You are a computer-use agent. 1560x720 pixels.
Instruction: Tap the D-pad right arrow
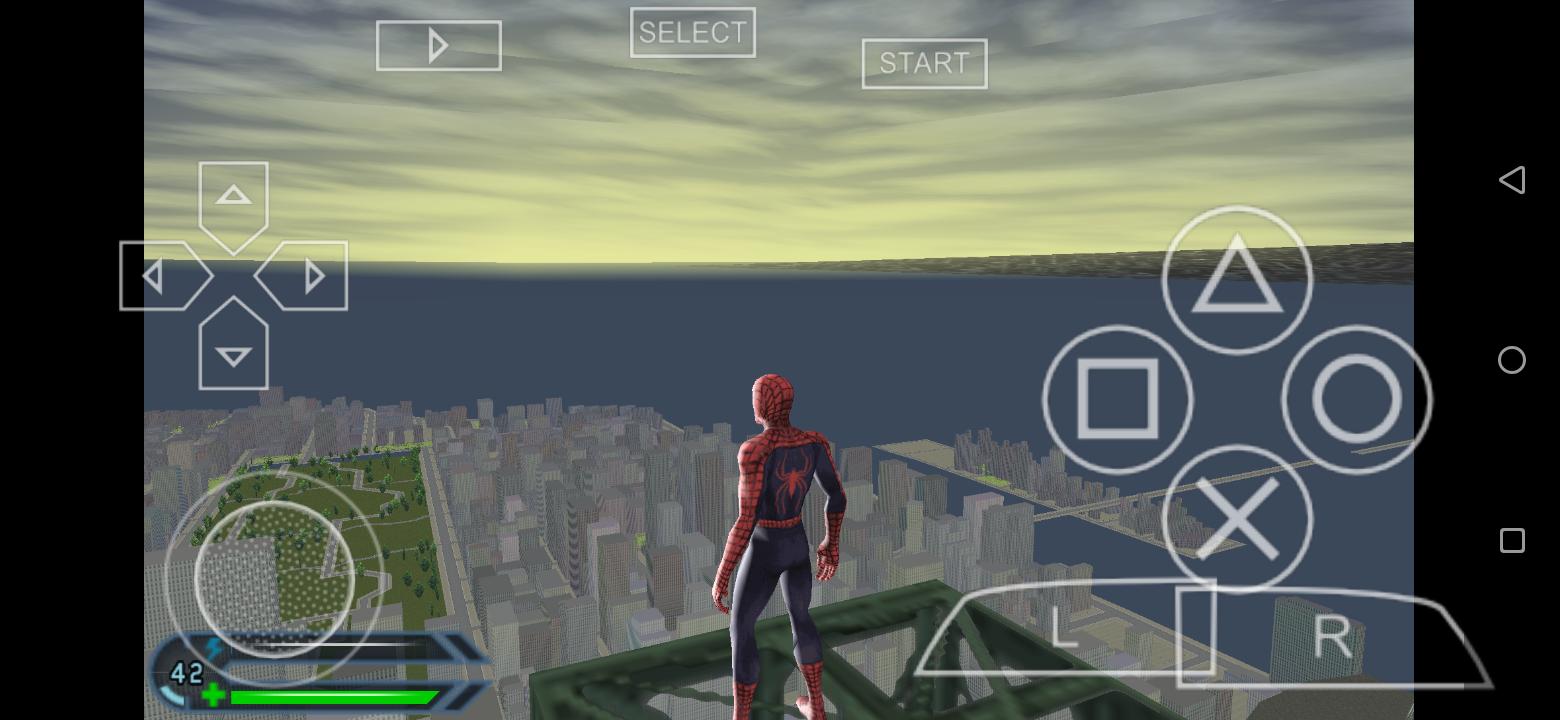click(309, 276)
